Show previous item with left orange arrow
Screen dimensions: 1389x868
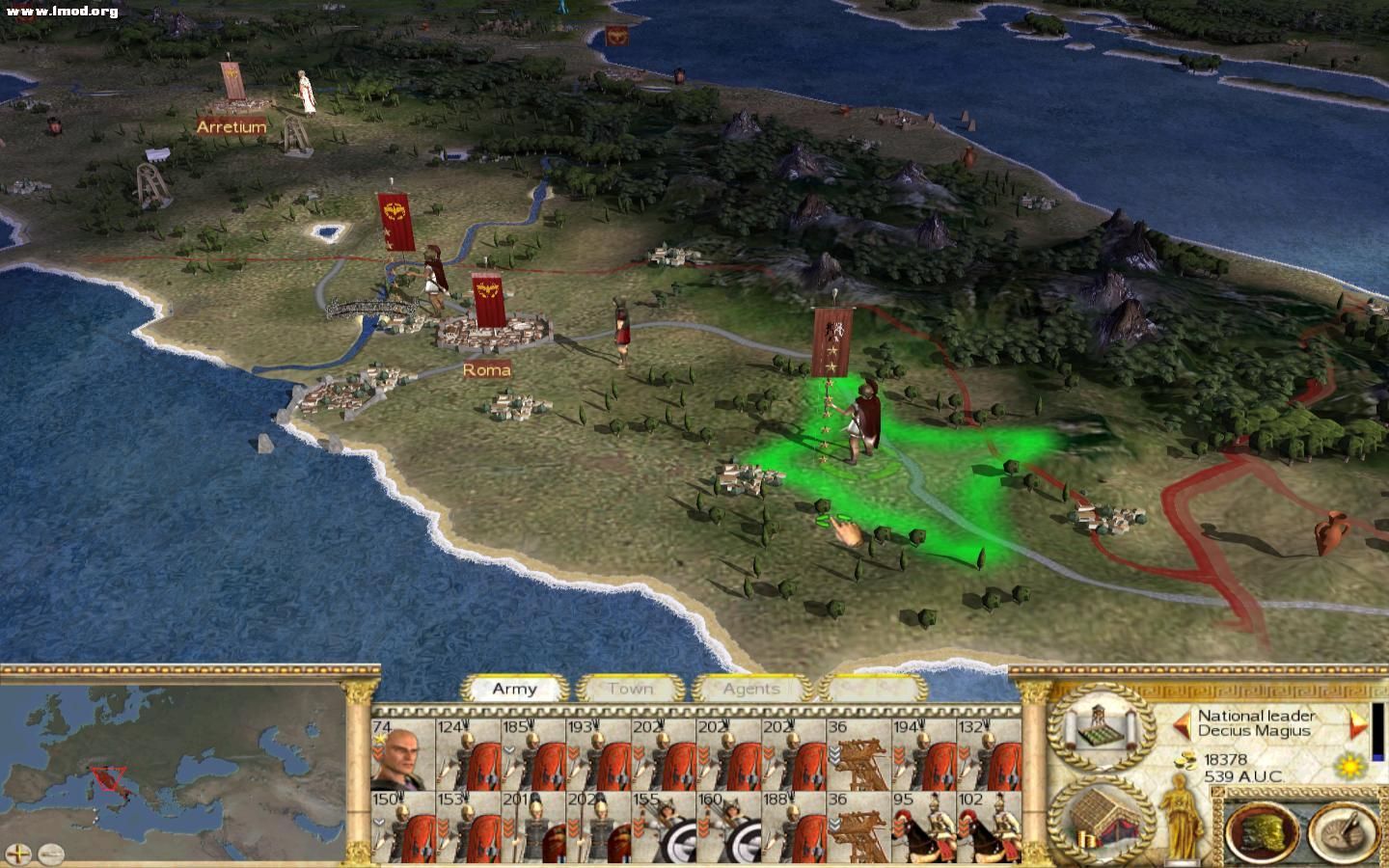[1181, 723]
